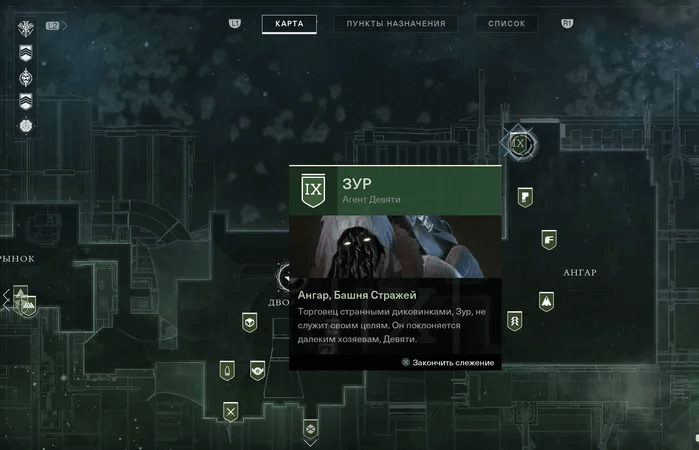Select the eye-symbol vendor marker

(258, 370)
